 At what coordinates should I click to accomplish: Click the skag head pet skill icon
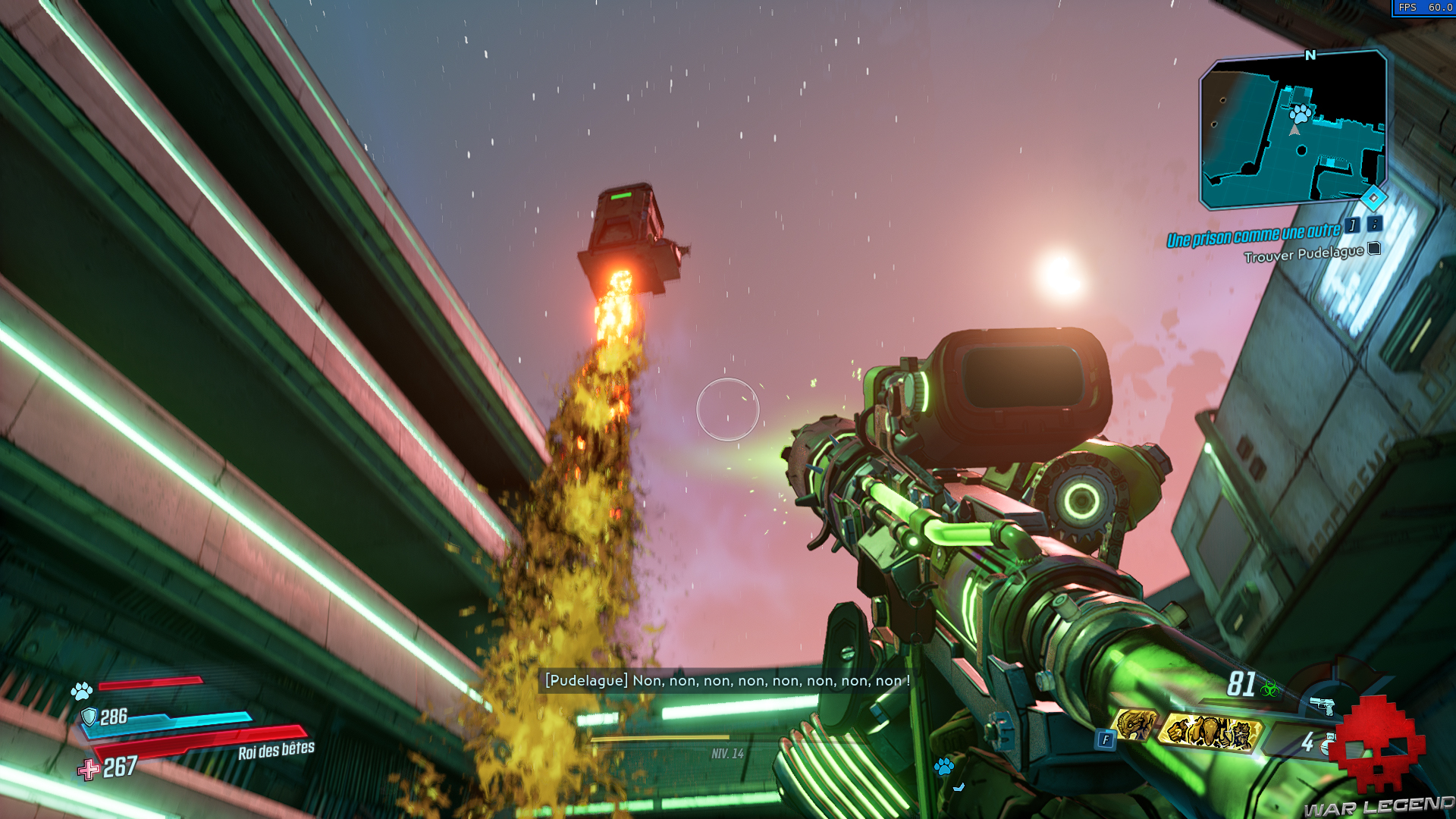[1134, 725]
